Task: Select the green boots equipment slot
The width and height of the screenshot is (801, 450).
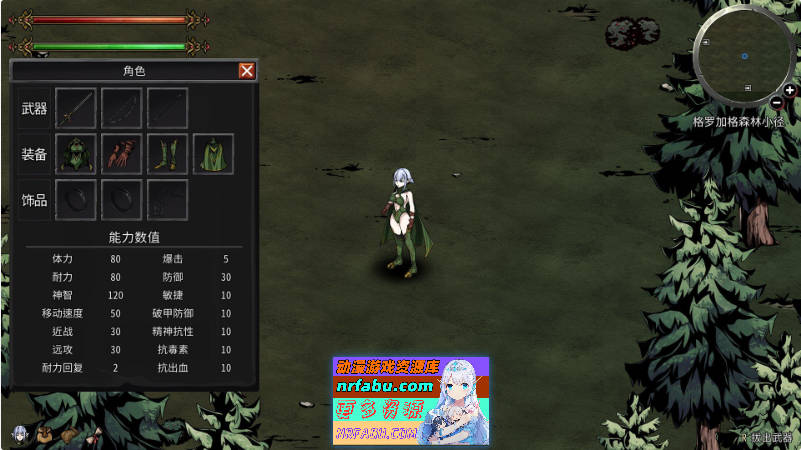Action: pos(167,153)
